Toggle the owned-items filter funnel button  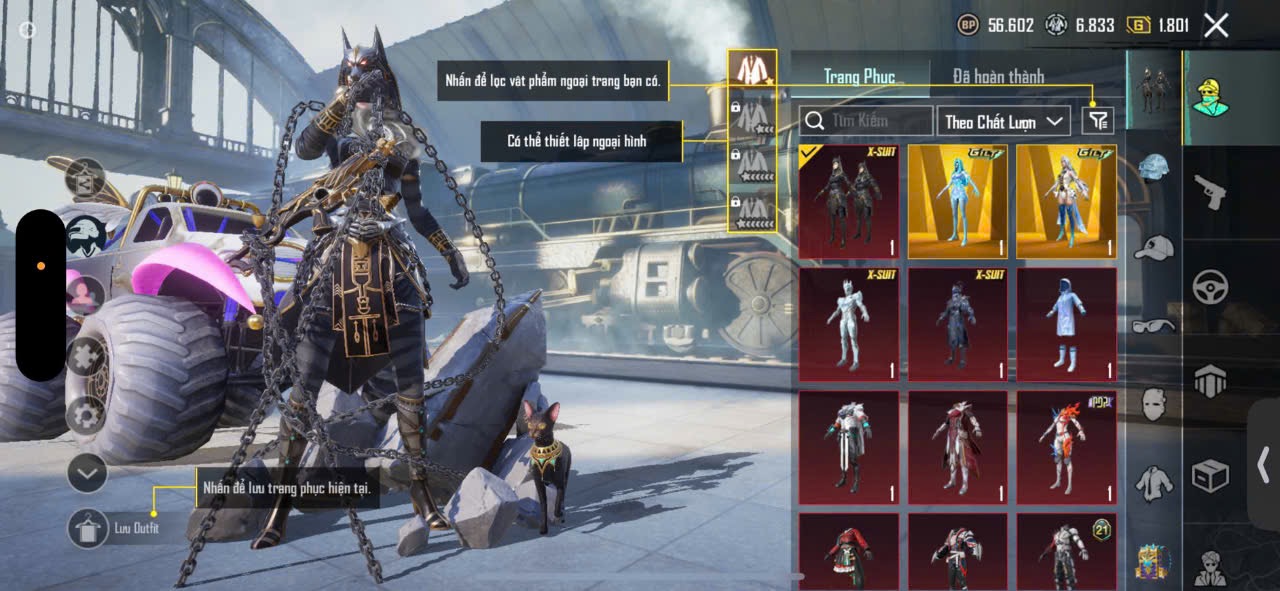[x=1097, y=121]
